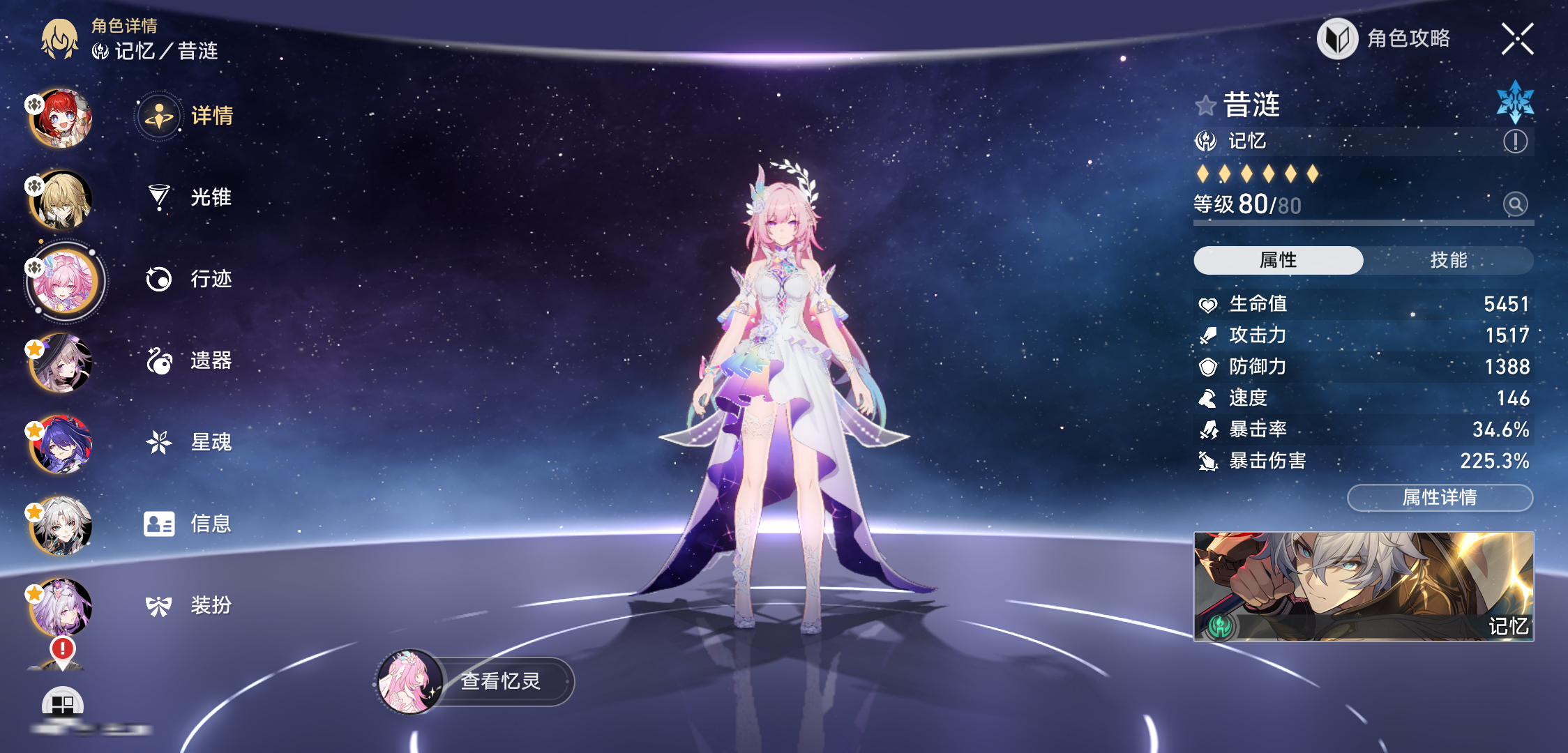The width and height of the screenshot is (1568, 753).
Task: Select the 属性 attributes tab
Action: tap(1278, 260)
